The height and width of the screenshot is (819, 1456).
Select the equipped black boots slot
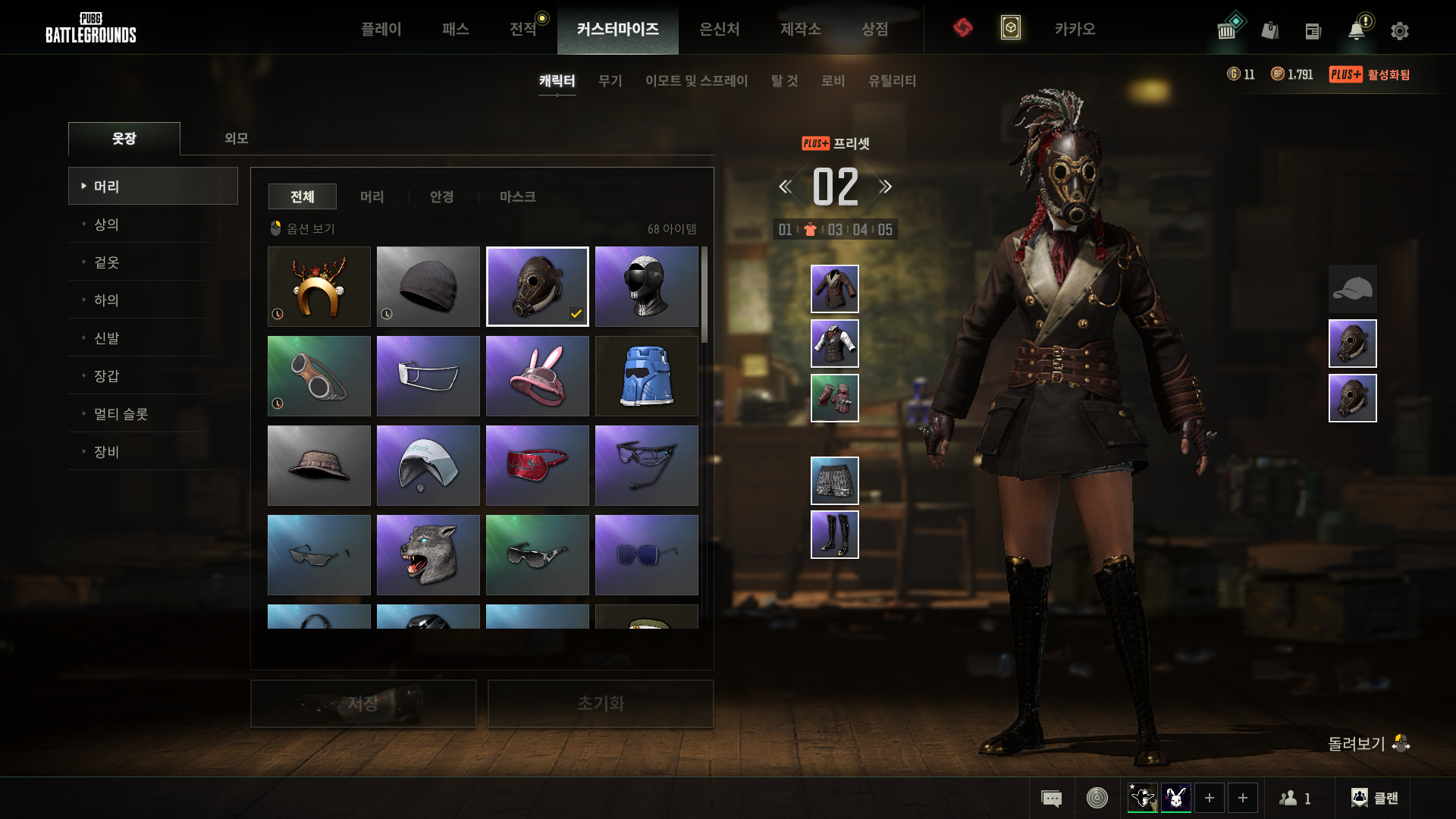click(x=834, y=535)
